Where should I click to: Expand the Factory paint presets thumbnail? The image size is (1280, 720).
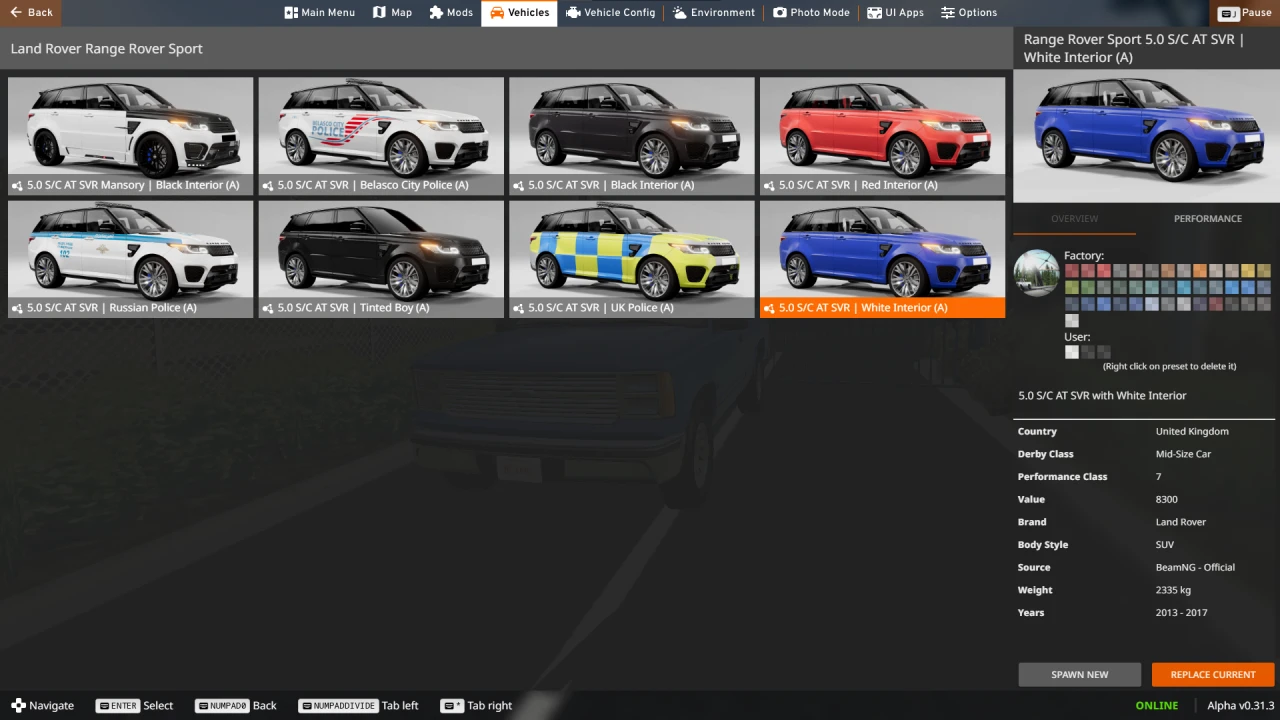click(x=1036, y=272)
